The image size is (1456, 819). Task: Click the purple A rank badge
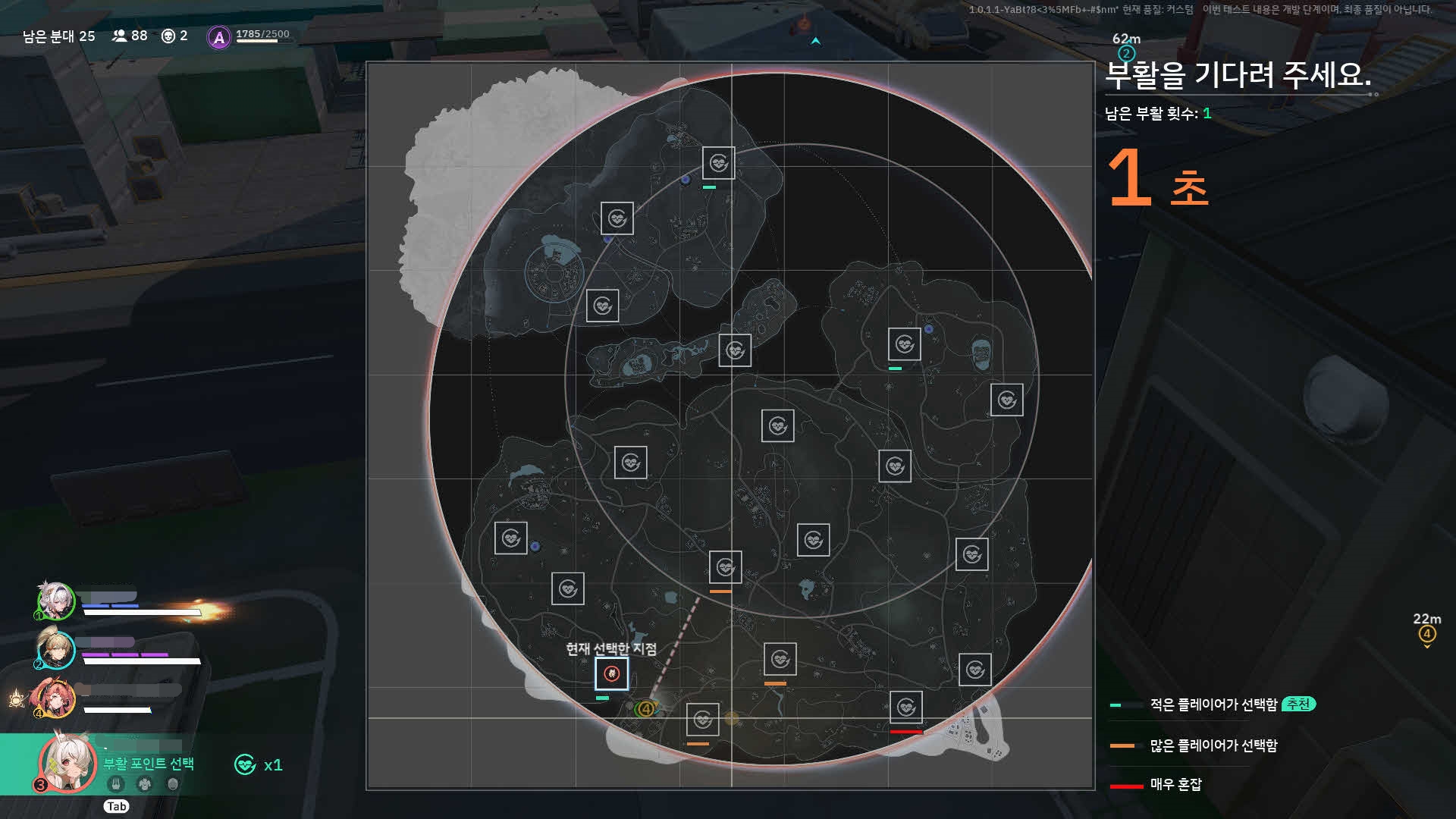(x=219, y=37)
